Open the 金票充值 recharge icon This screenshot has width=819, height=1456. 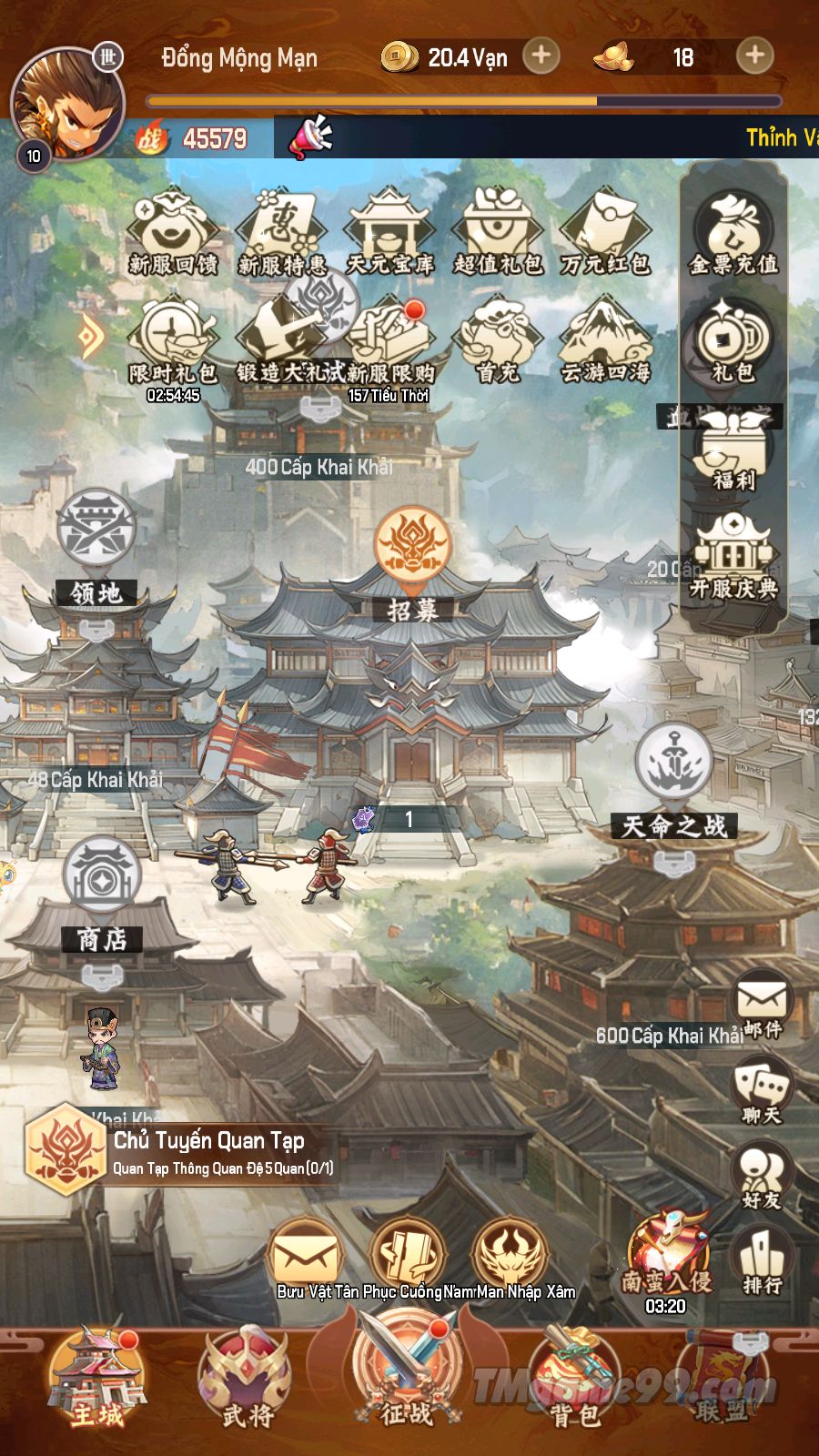733,234
